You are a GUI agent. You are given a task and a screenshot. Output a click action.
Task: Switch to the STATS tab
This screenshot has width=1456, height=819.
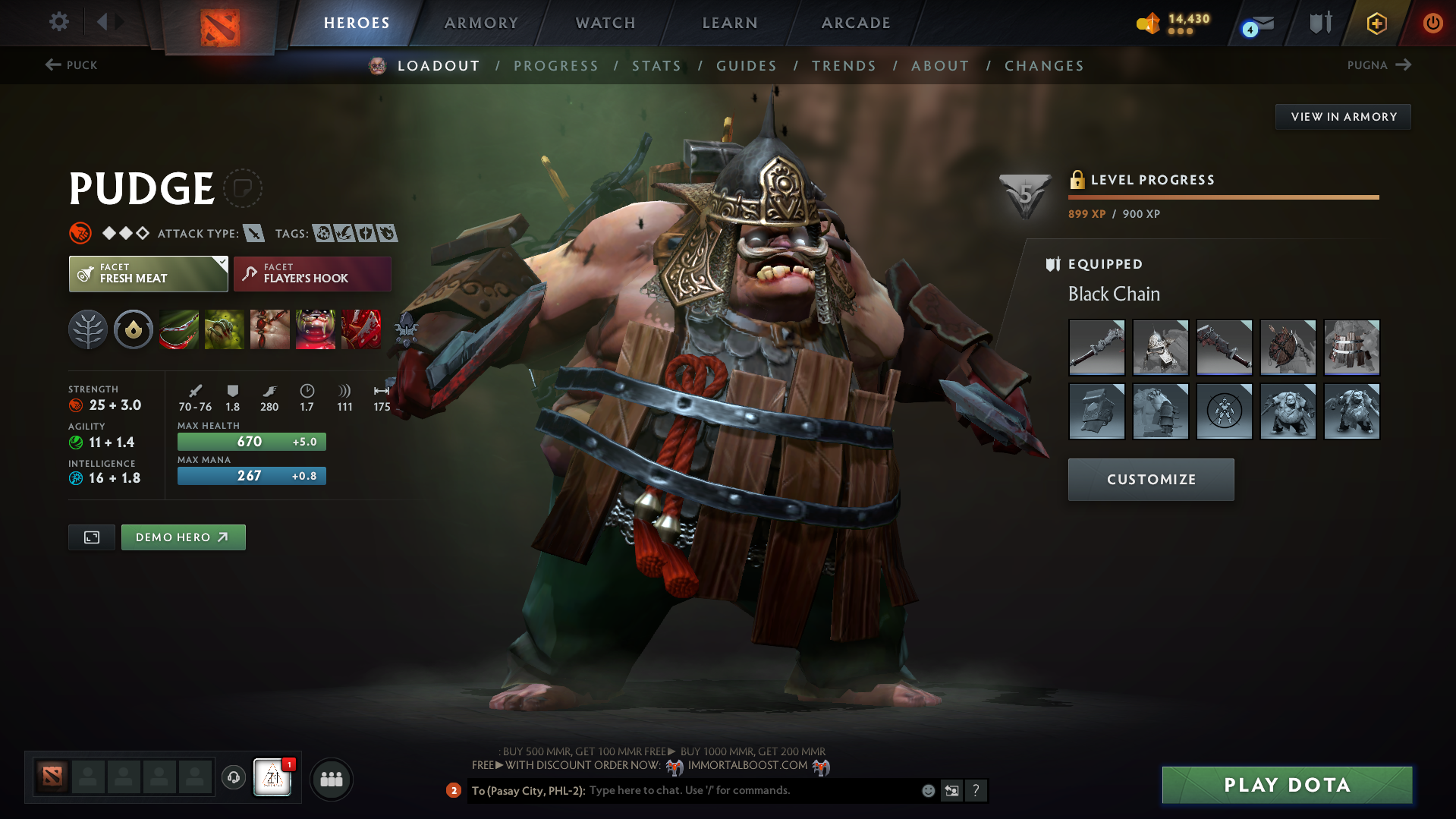[656, 65]
